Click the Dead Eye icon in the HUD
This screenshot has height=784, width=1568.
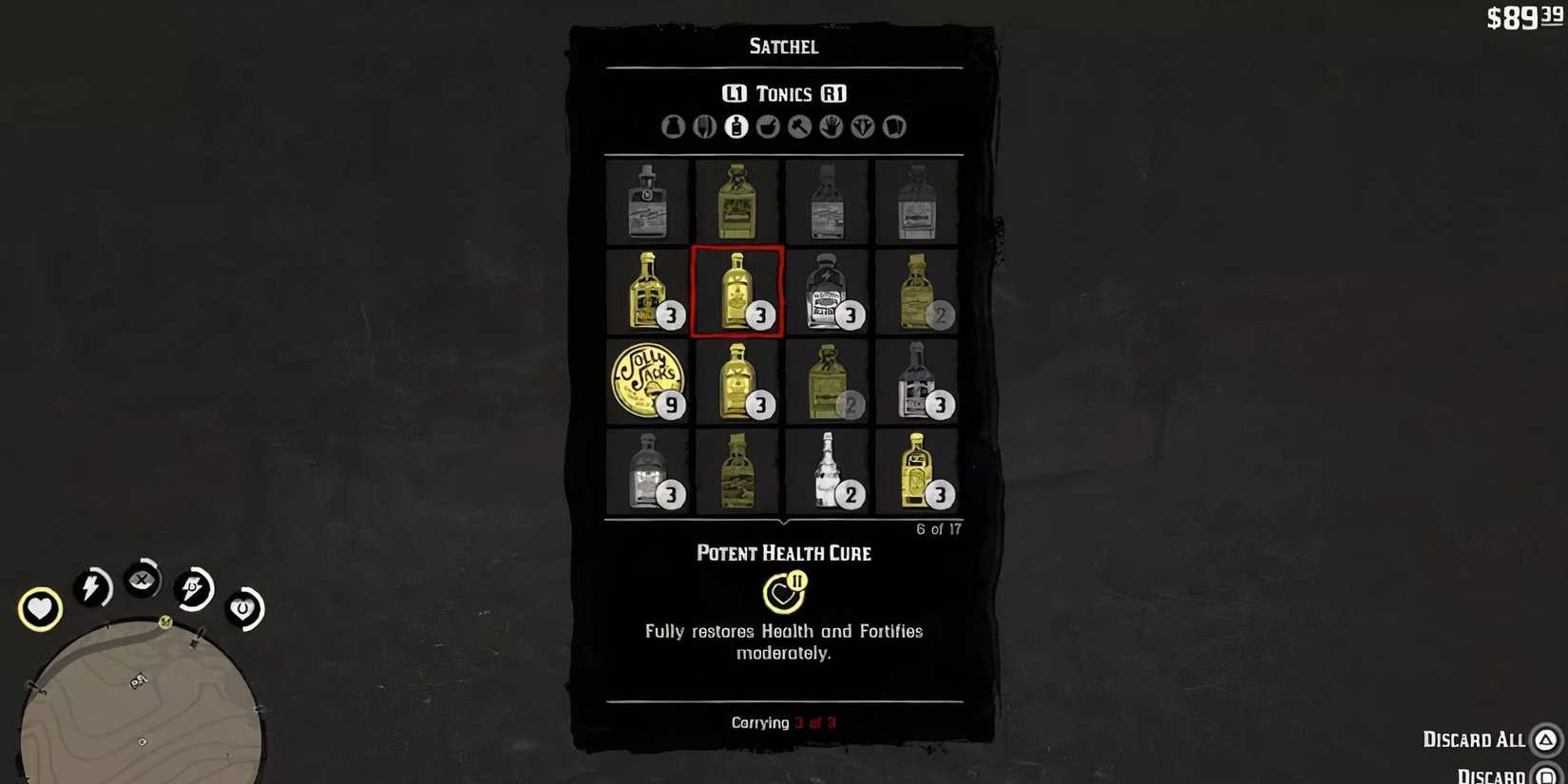coord(143,581)
